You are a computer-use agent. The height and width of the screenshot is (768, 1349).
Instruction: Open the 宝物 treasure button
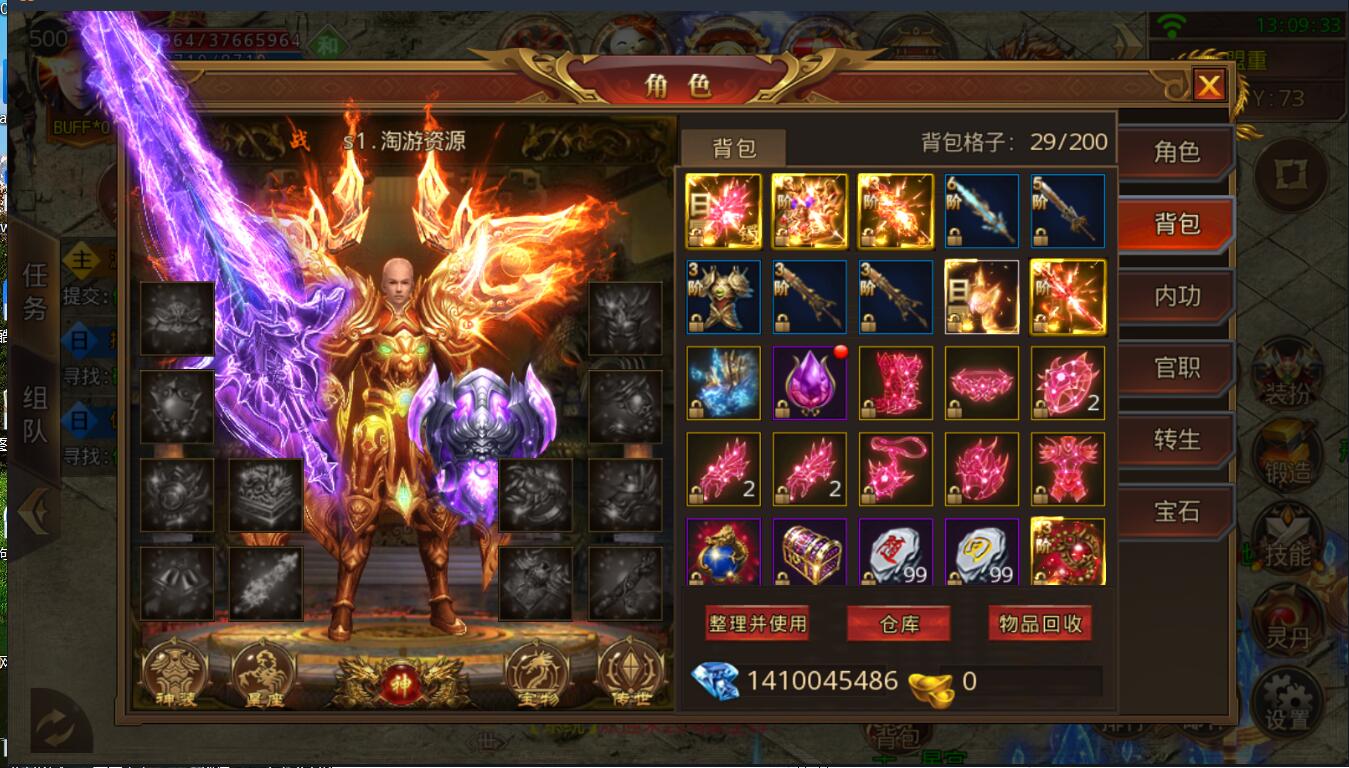click(x=537, y=674)
